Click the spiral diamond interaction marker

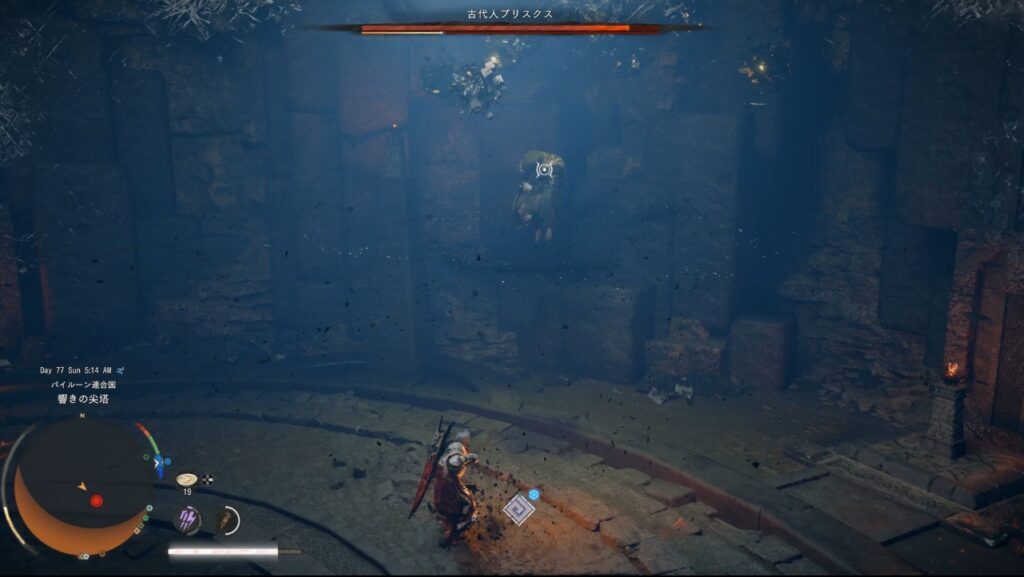(518, 508)
